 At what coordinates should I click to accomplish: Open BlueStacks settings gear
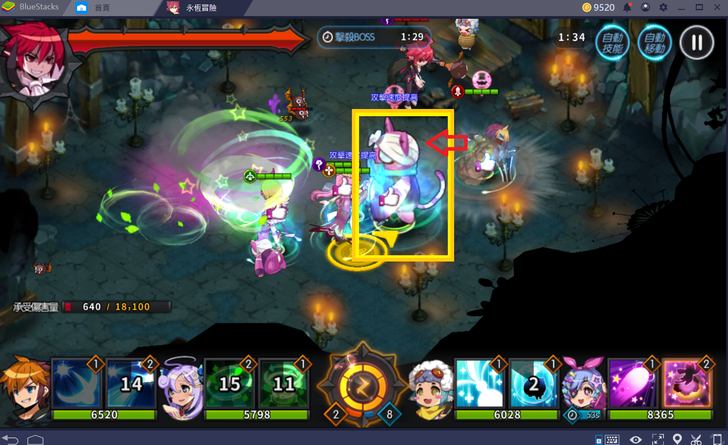point(663,7)
